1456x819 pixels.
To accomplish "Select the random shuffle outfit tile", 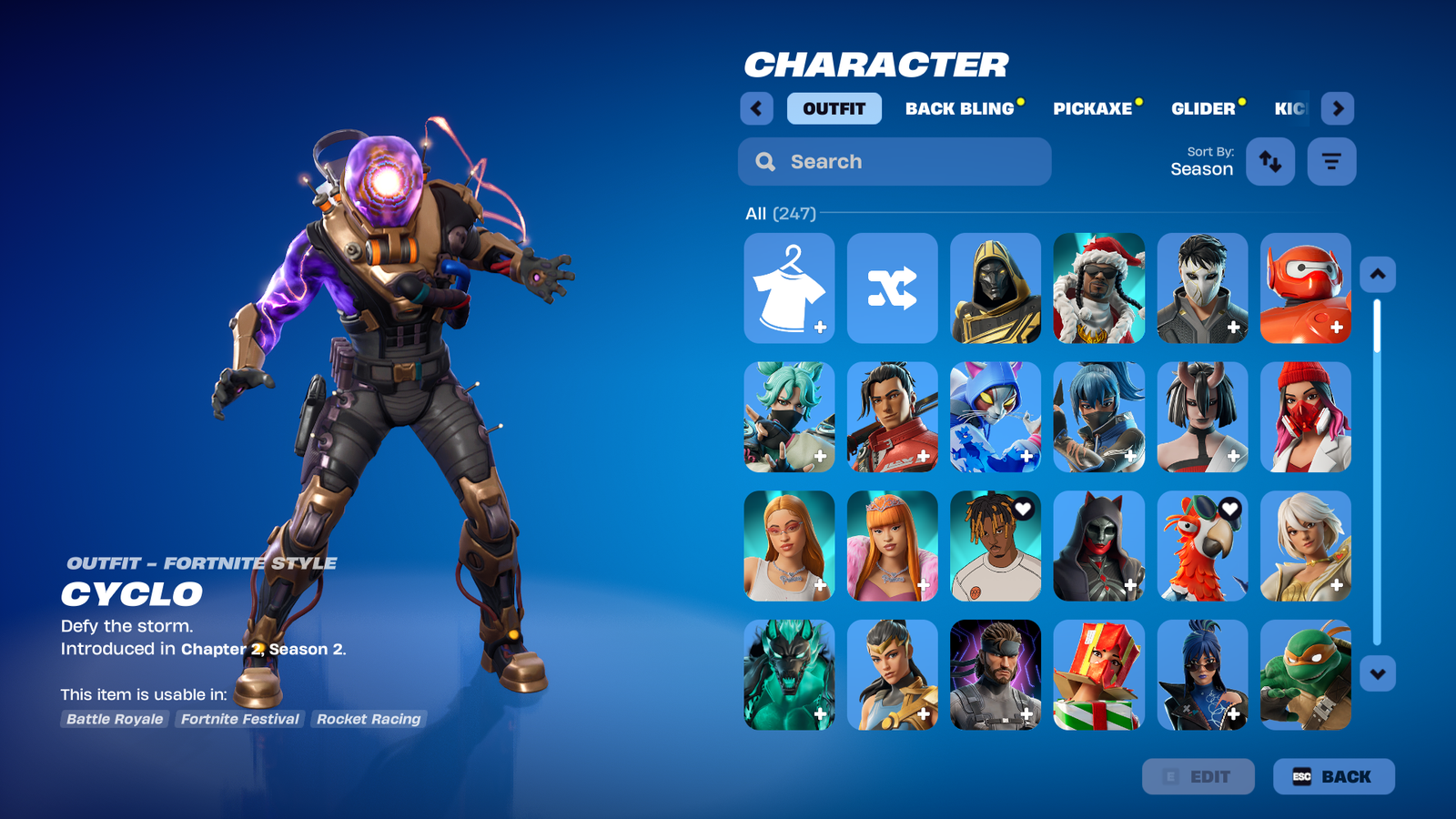I will [x=892, y=288].
